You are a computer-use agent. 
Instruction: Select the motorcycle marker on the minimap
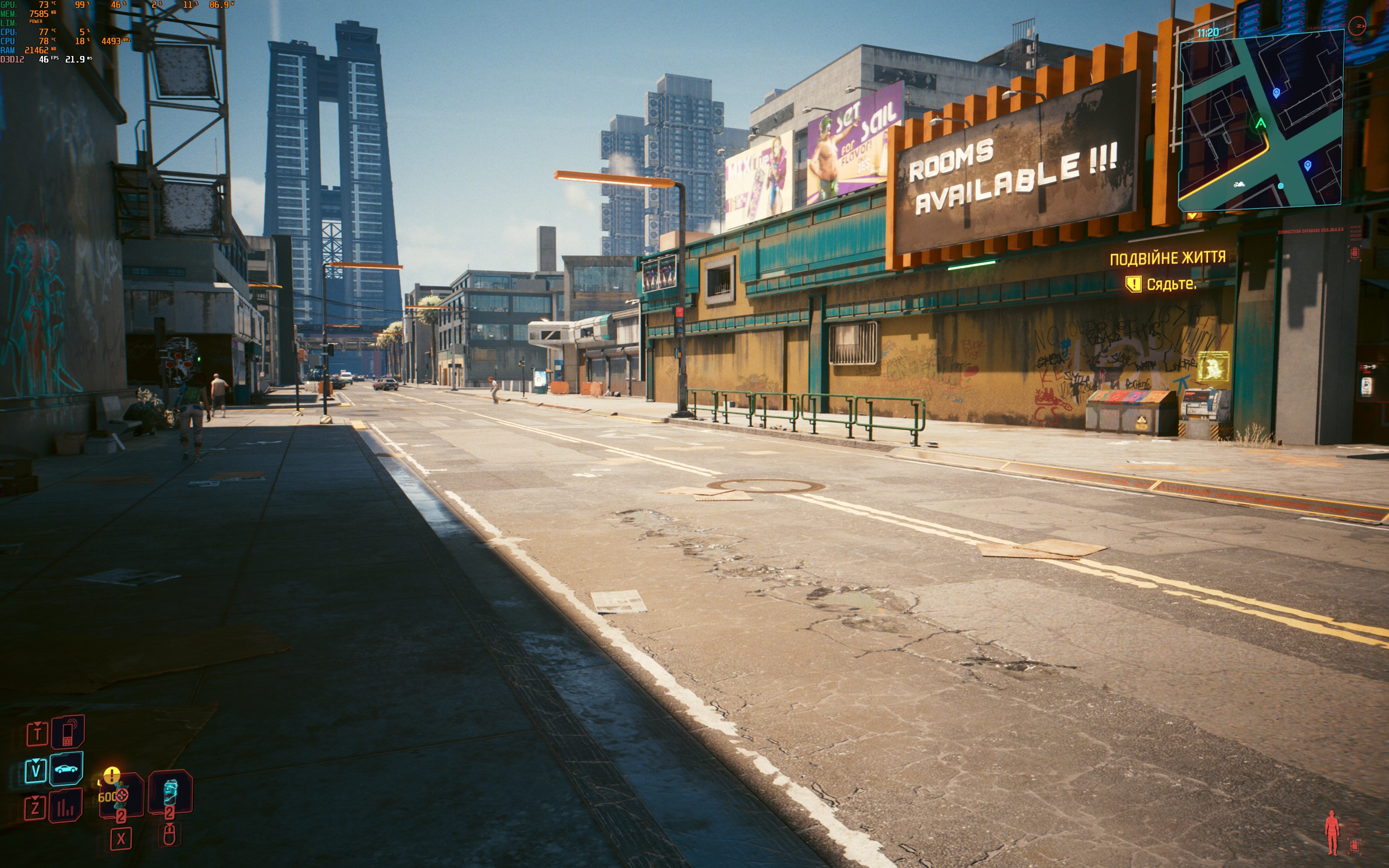click(x=1239, y=184)
